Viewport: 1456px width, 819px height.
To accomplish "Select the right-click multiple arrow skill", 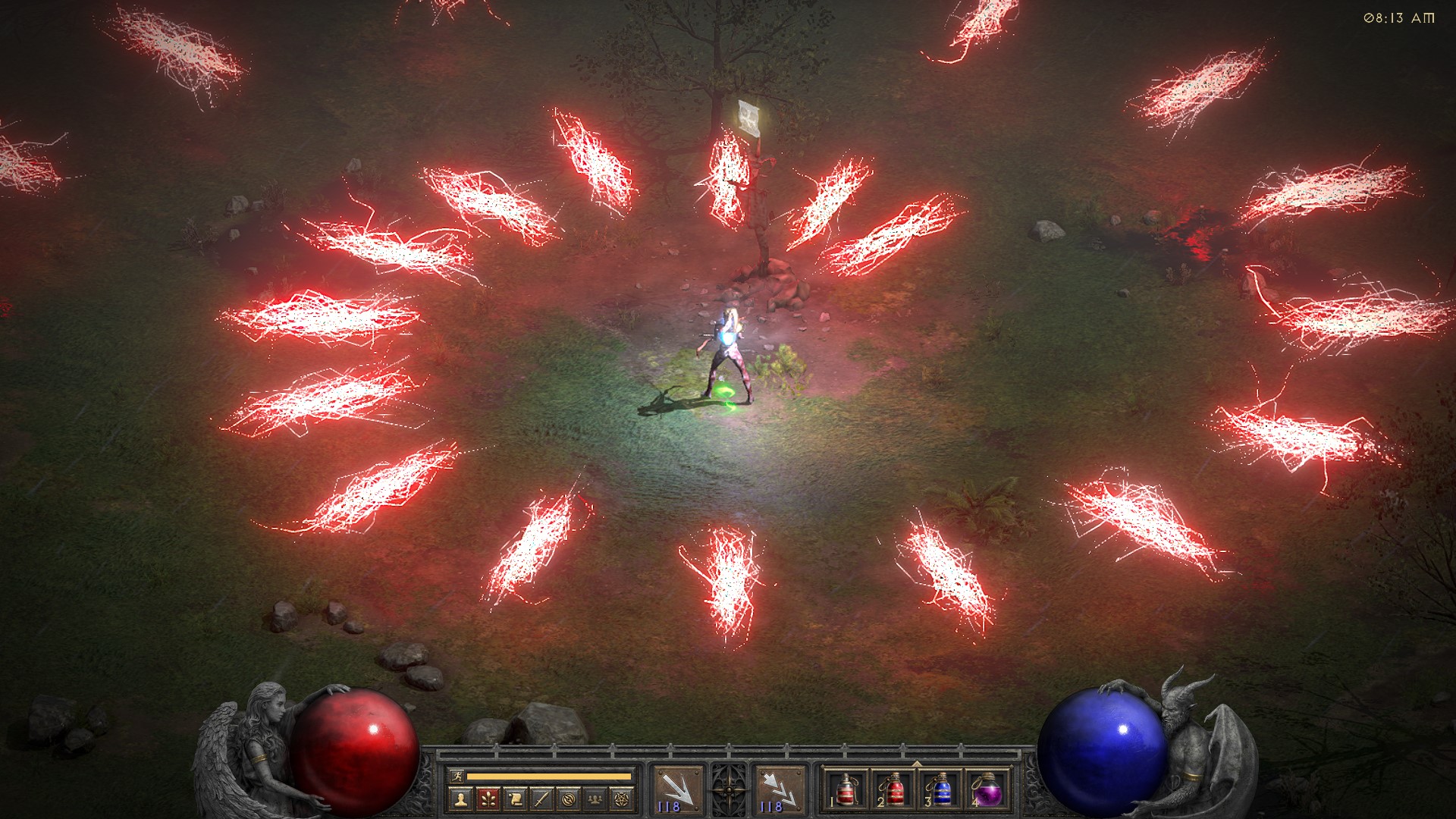I will [780, 789].
